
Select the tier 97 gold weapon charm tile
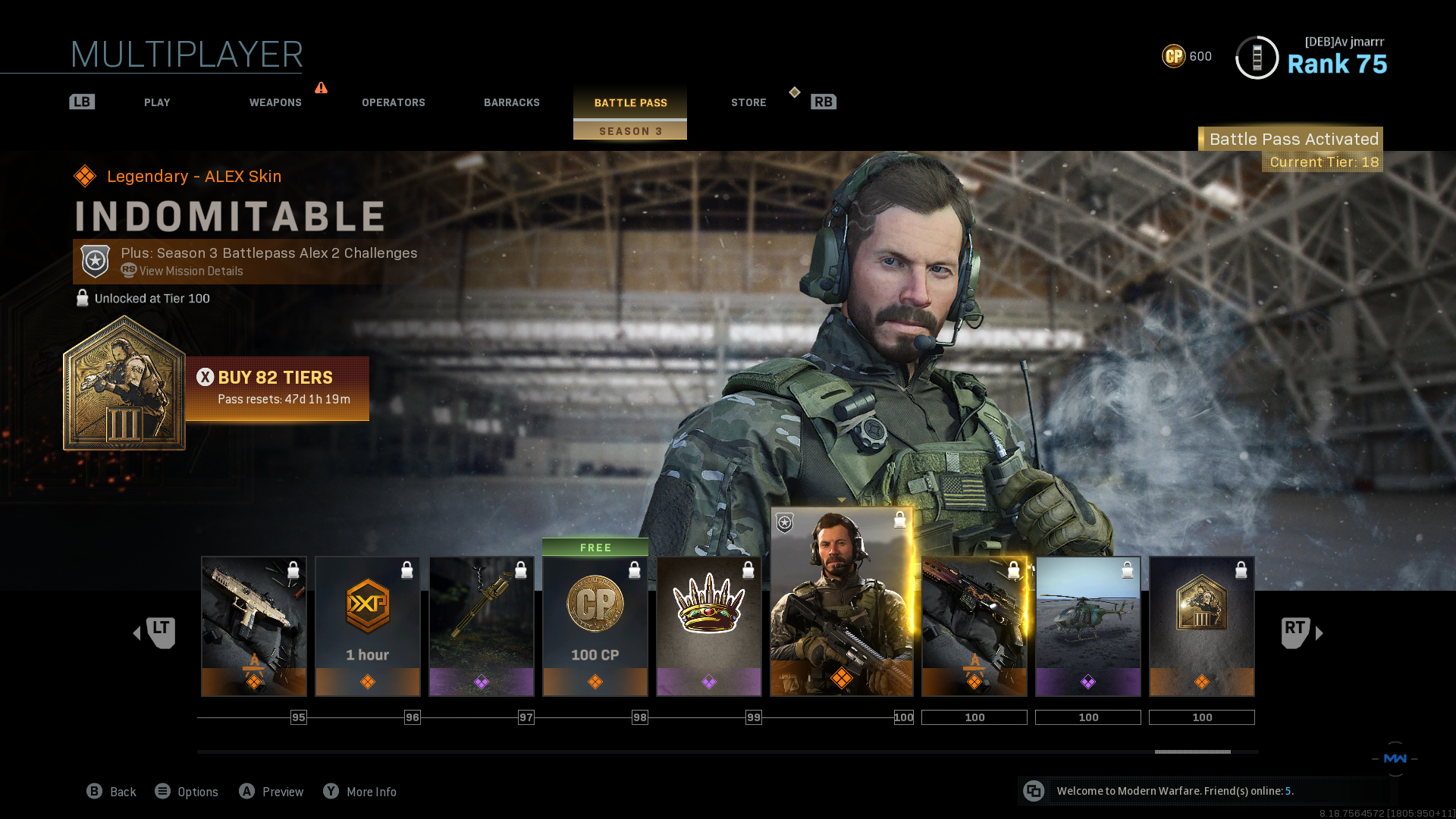pos(482,626)
